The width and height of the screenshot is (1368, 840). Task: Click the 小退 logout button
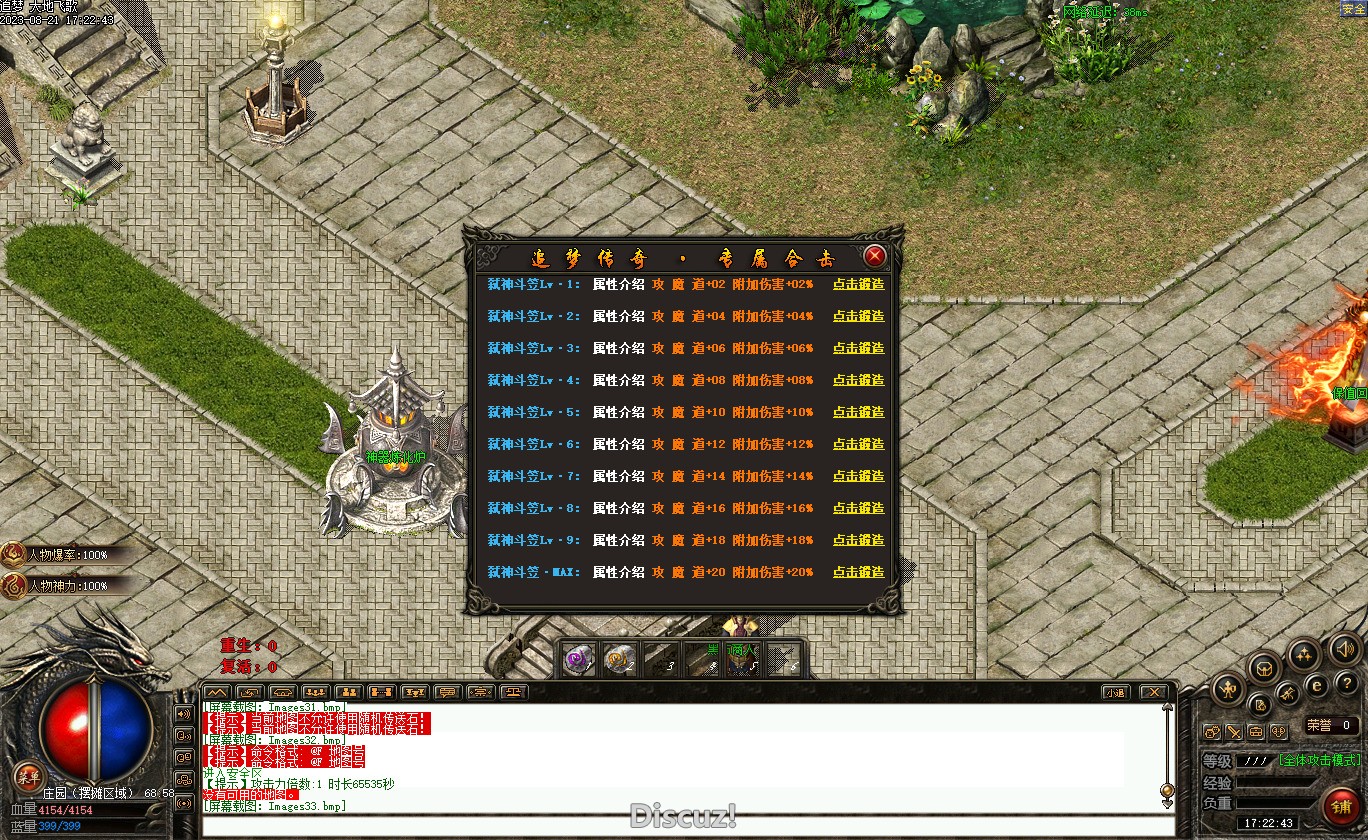coord(1116,692)
